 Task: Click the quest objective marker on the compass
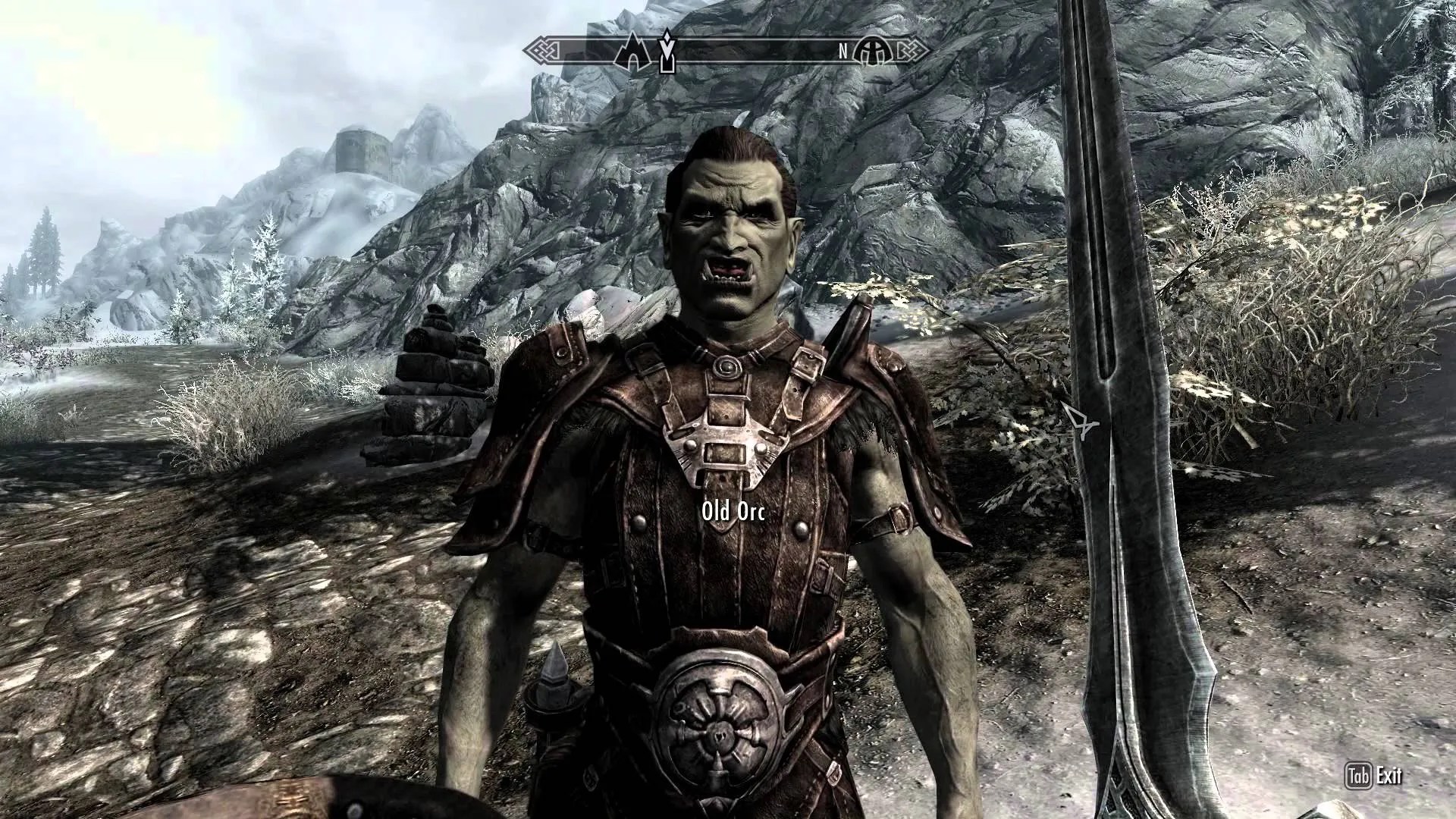667,53
